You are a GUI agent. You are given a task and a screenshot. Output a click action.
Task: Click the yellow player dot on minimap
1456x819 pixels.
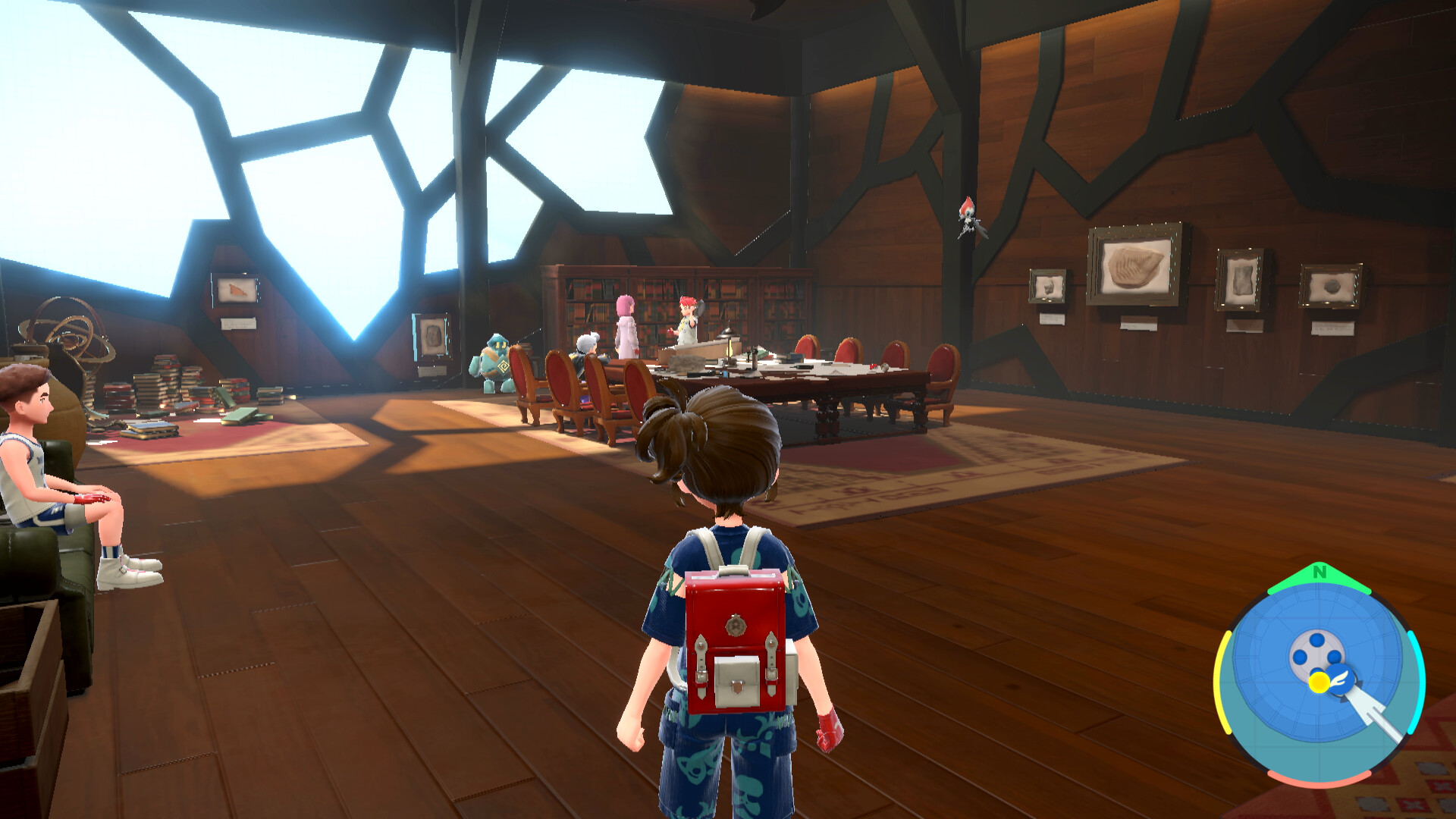point(1319,682)
